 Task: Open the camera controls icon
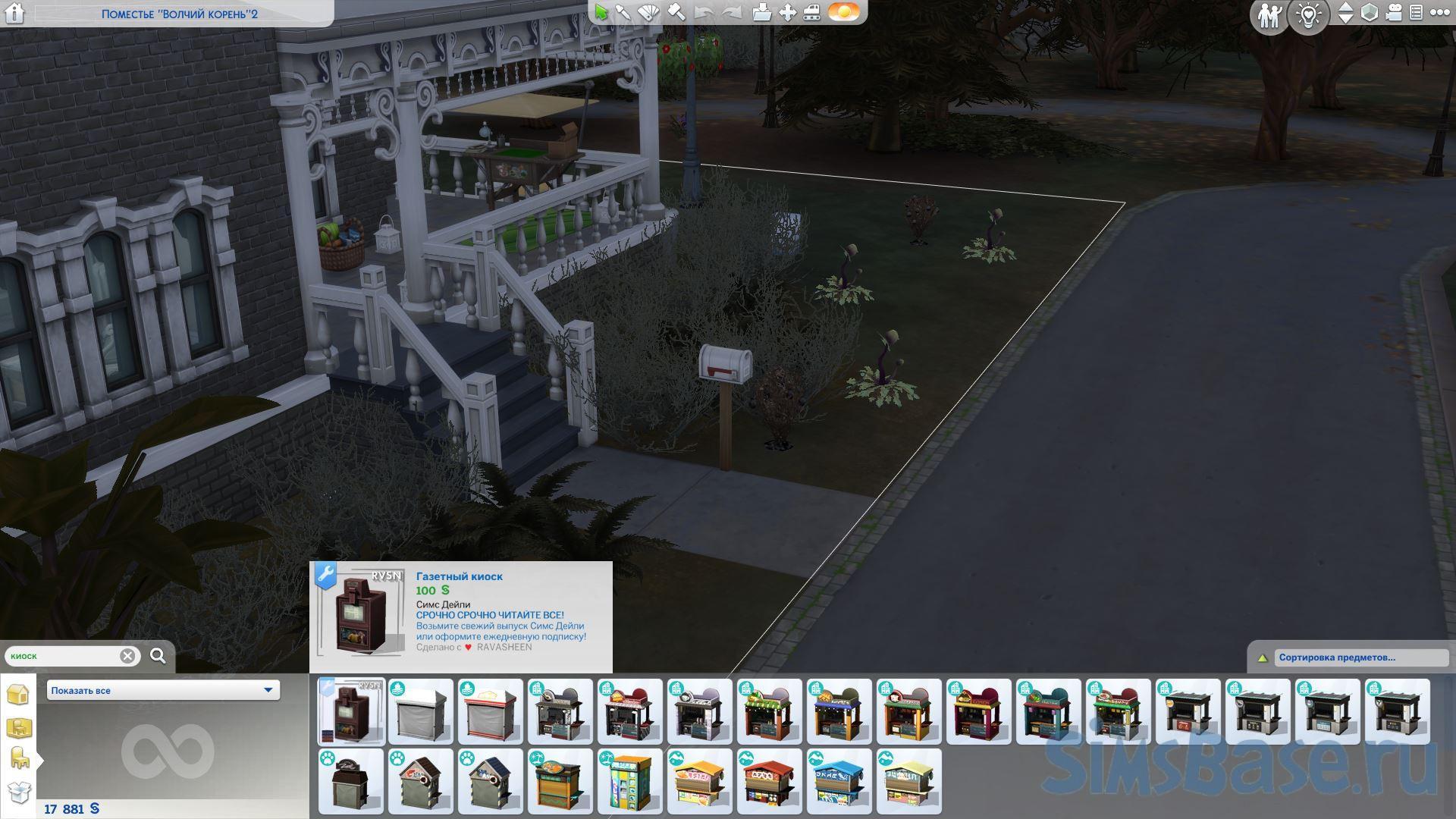(1393, 13)
